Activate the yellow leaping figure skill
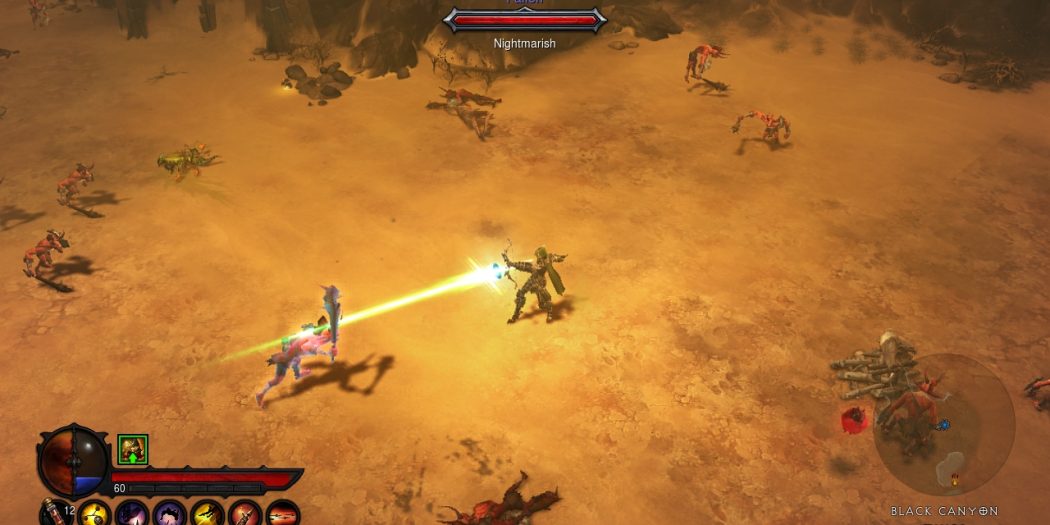The image size is (1050, 525). 208,514
